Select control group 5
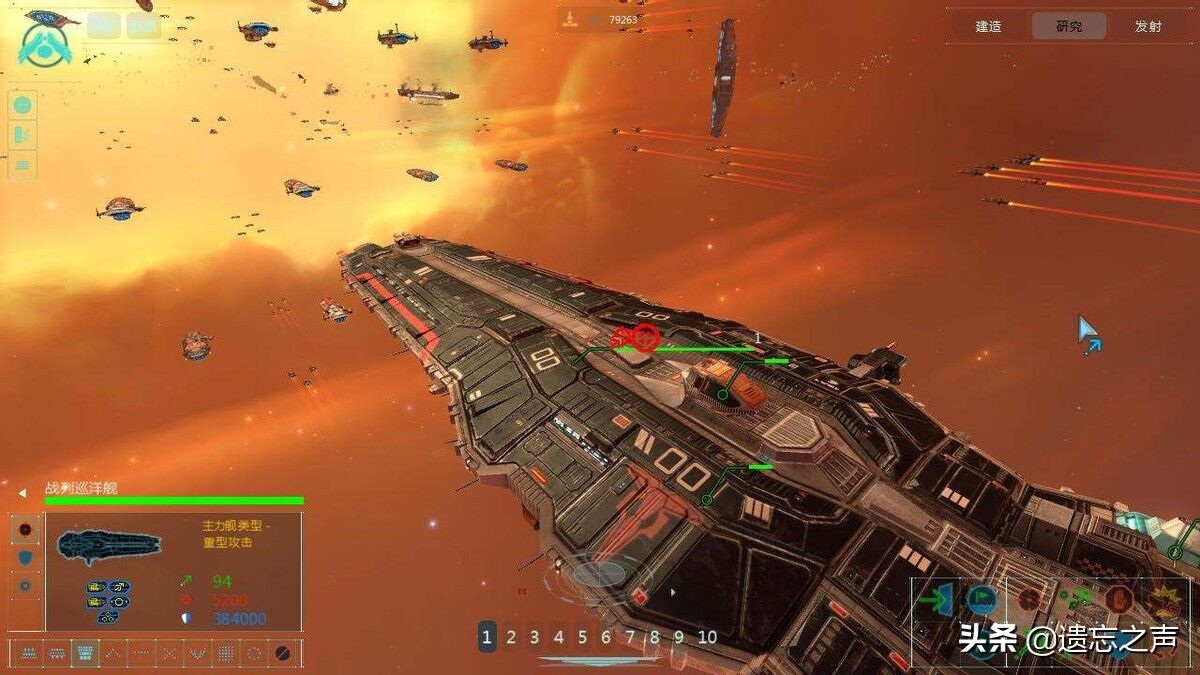Viewport: 1200px width, 675px height. pyautogui.click(x=582, y=636)
